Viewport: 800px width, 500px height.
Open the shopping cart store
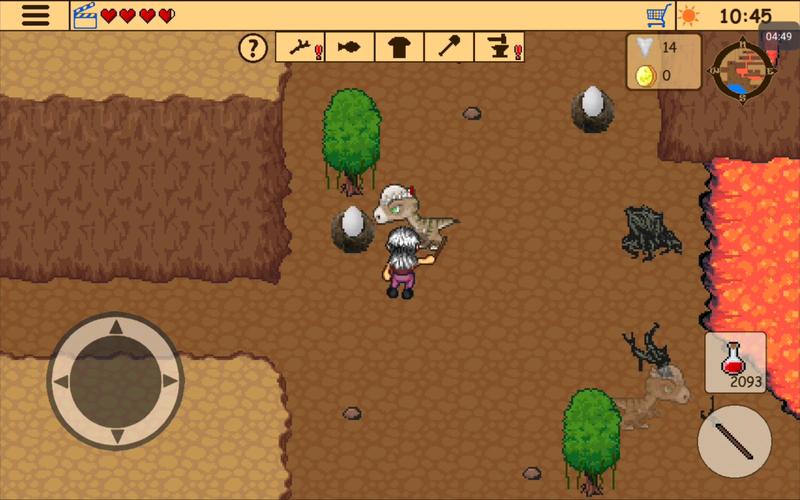click(658, 16)
